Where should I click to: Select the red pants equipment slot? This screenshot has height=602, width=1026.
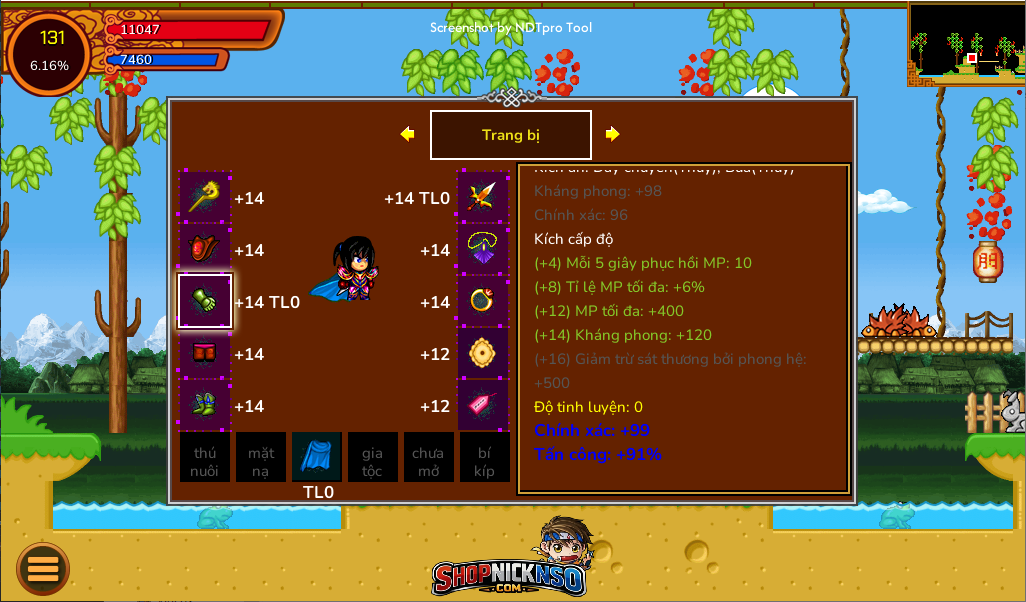click(205, 353)
